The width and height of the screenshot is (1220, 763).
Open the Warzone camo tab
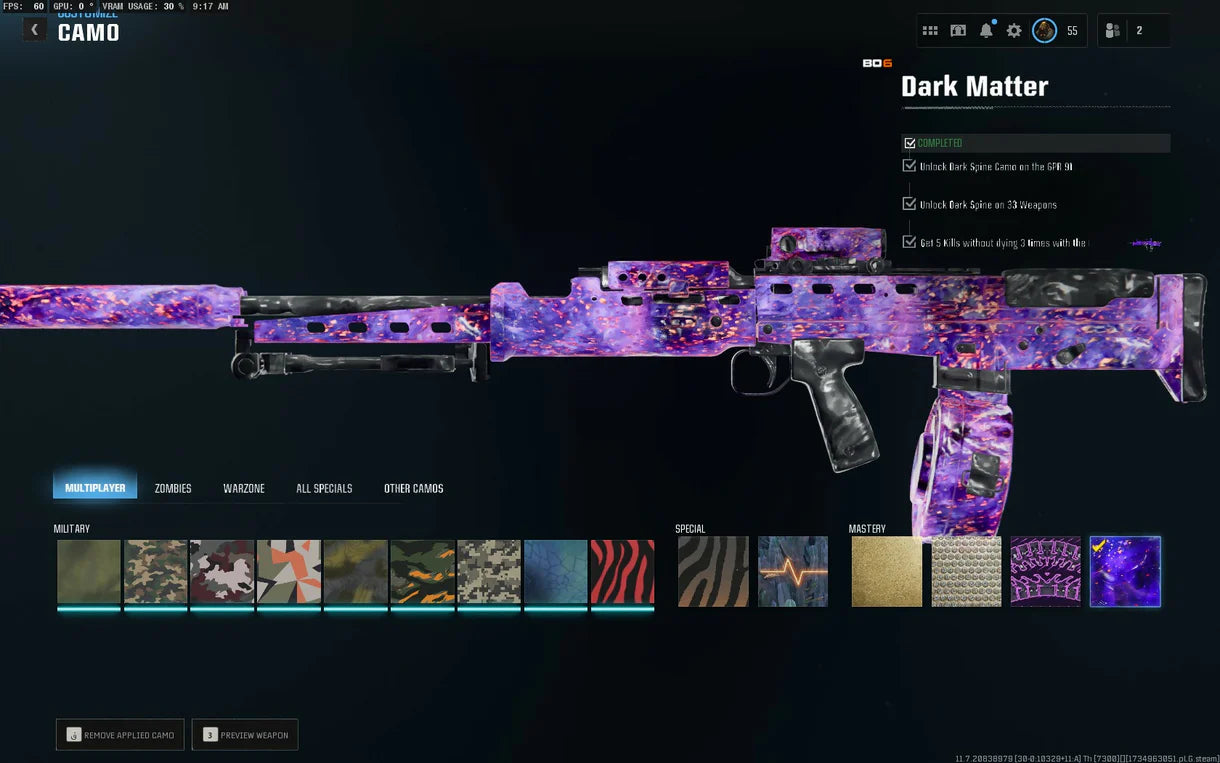pyautogui.click(x=244, y=488)
